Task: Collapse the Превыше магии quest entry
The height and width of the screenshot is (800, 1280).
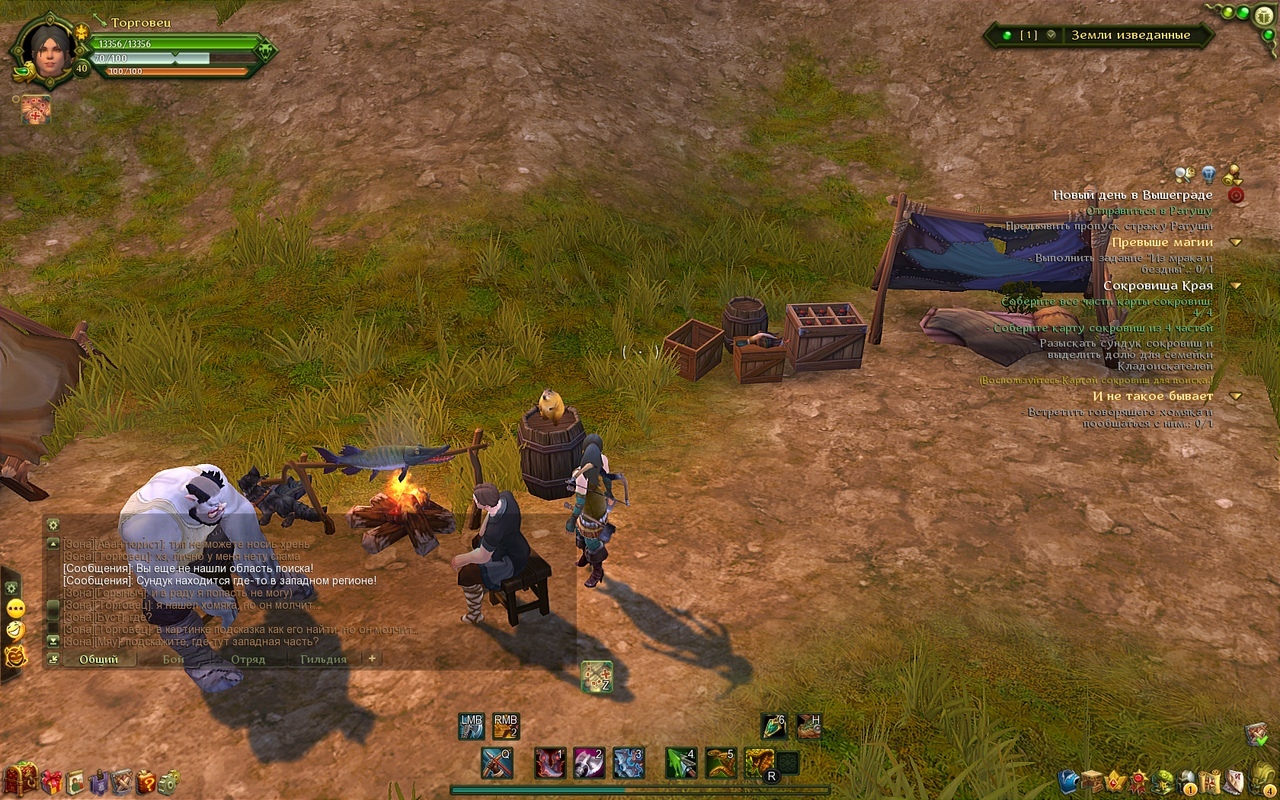Action: click(1236, 242)
